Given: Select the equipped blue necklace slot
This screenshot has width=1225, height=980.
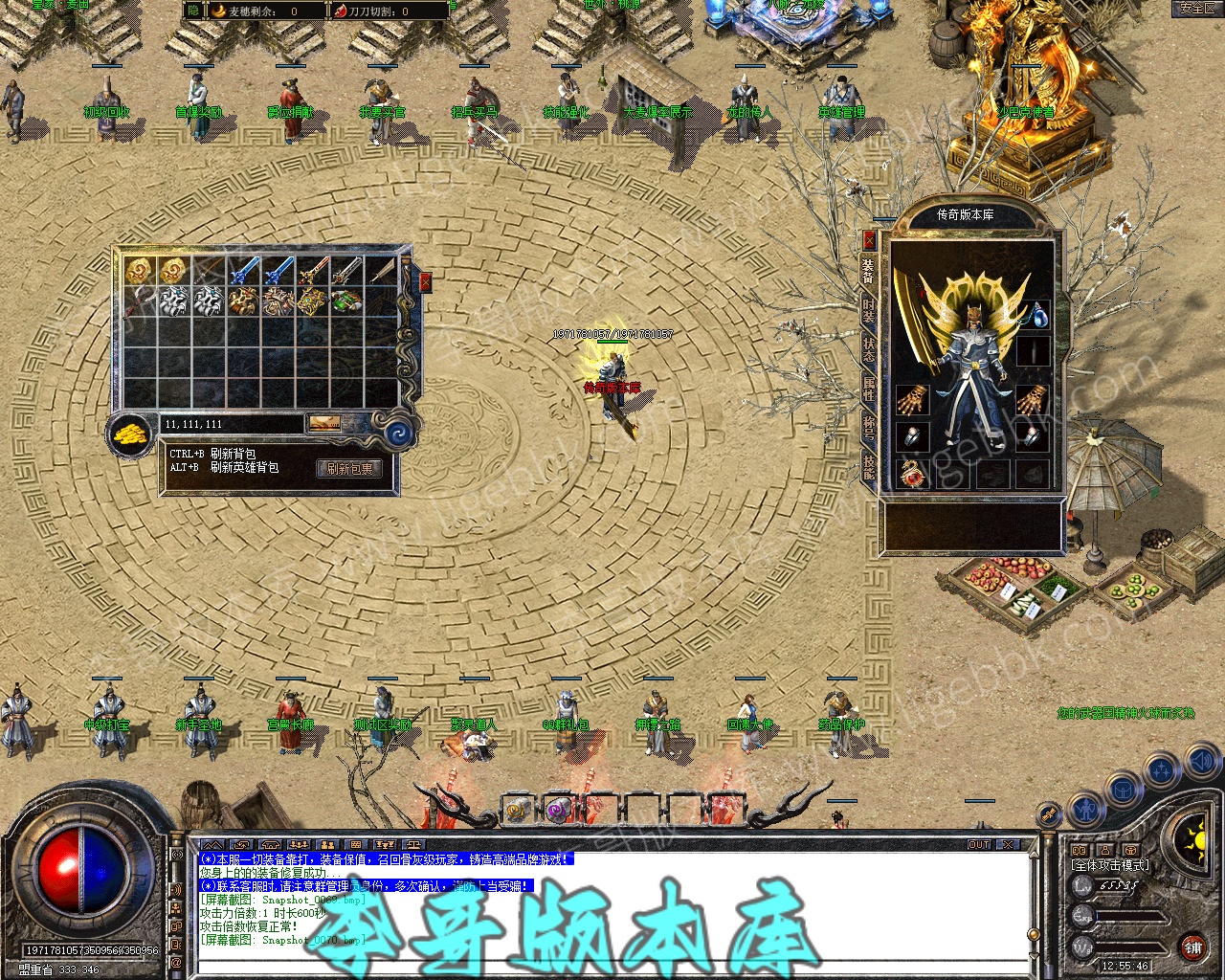Looking at the screenshot, I should (x=1035, y=315).
